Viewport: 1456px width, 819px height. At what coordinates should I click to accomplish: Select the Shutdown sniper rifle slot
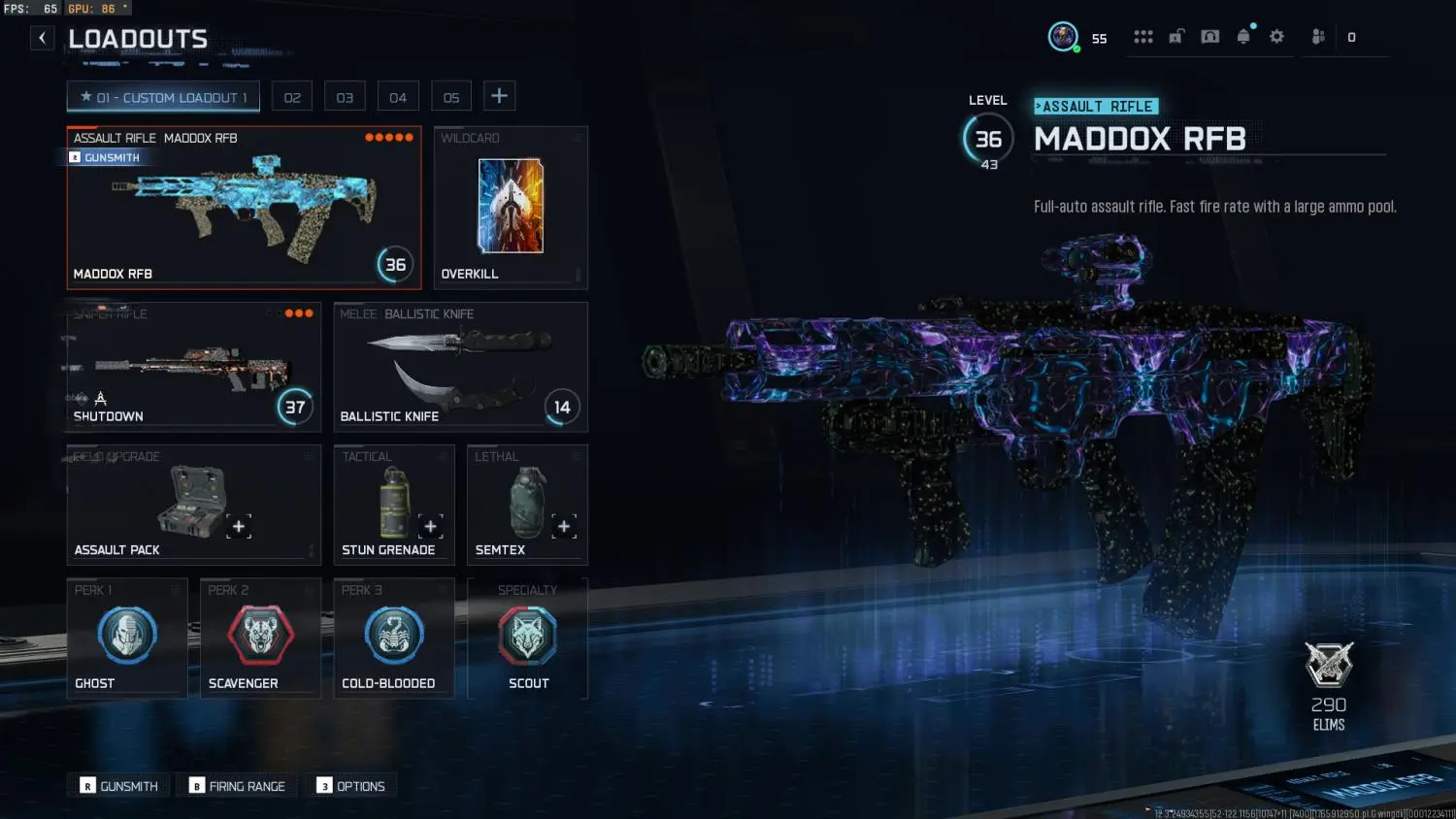click(x=191, y=367)
